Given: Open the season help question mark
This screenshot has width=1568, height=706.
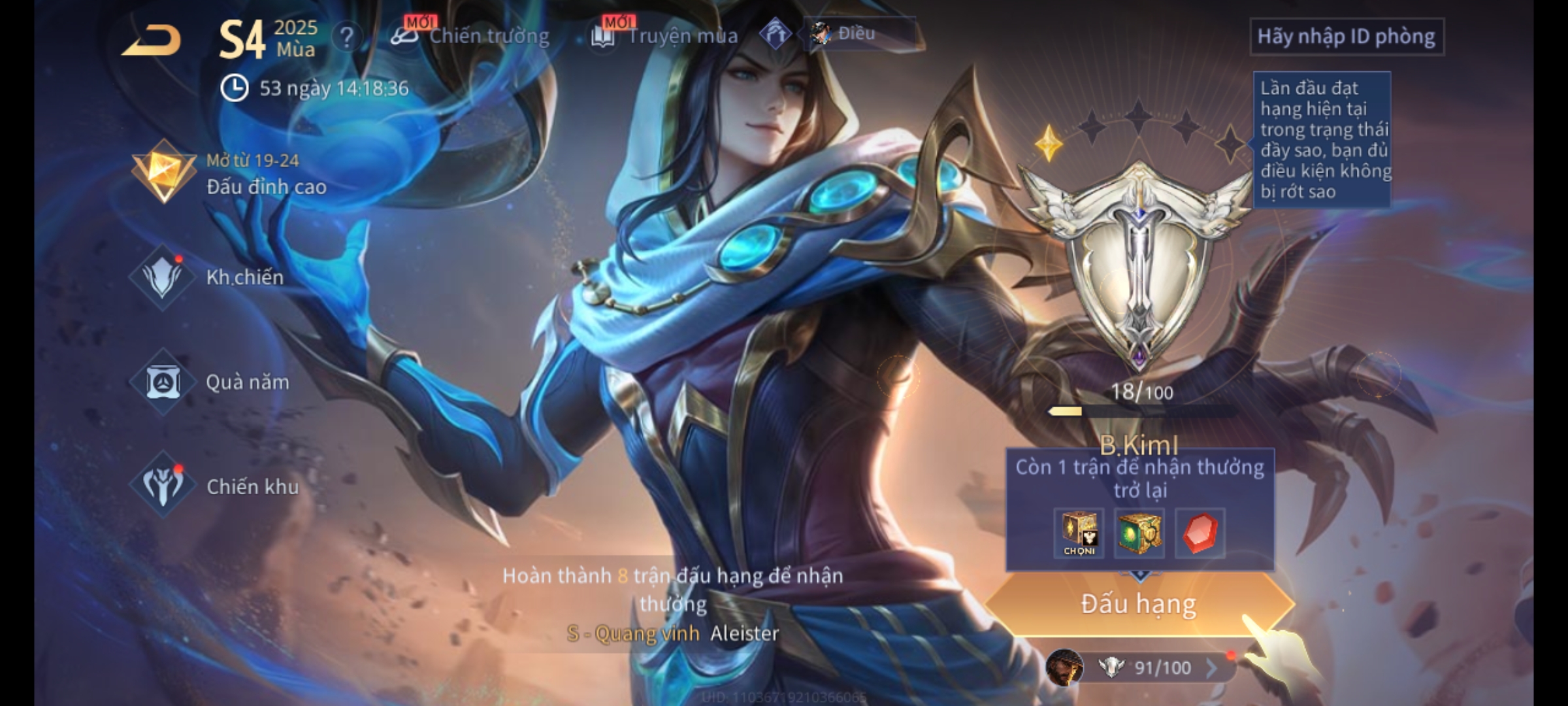Looking at the screenshot, I should click(346, 37).
